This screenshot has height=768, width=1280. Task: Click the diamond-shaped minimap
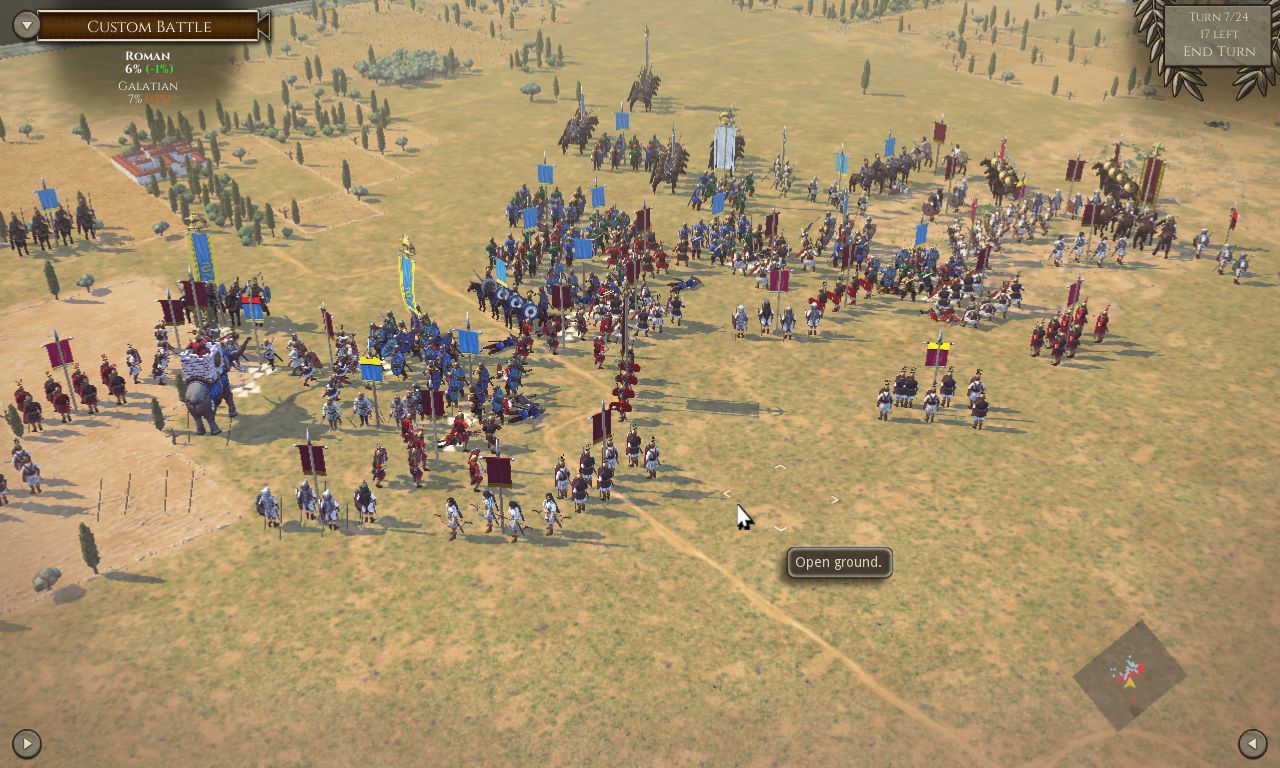[x=1129, y=676]
